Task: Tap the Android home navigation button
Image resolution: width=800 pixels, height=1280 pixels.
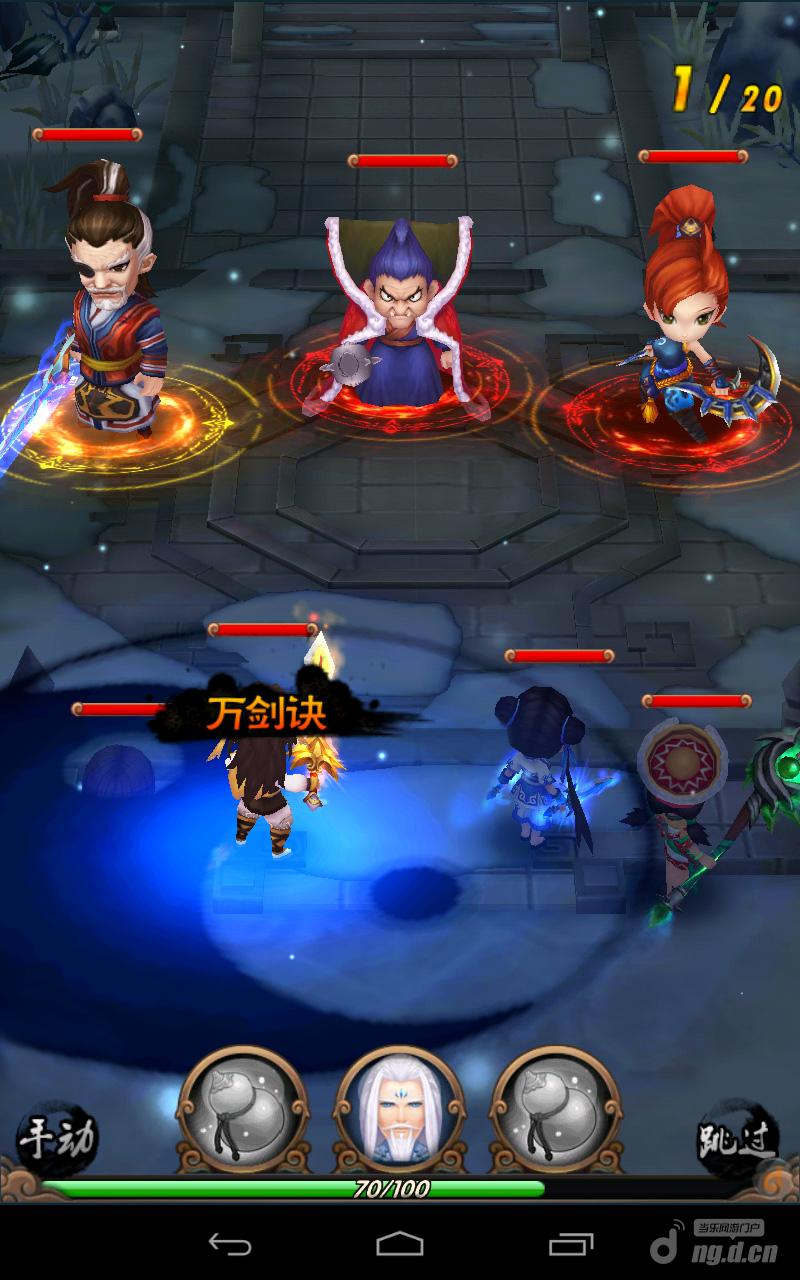Action: tap(399, 1244)
